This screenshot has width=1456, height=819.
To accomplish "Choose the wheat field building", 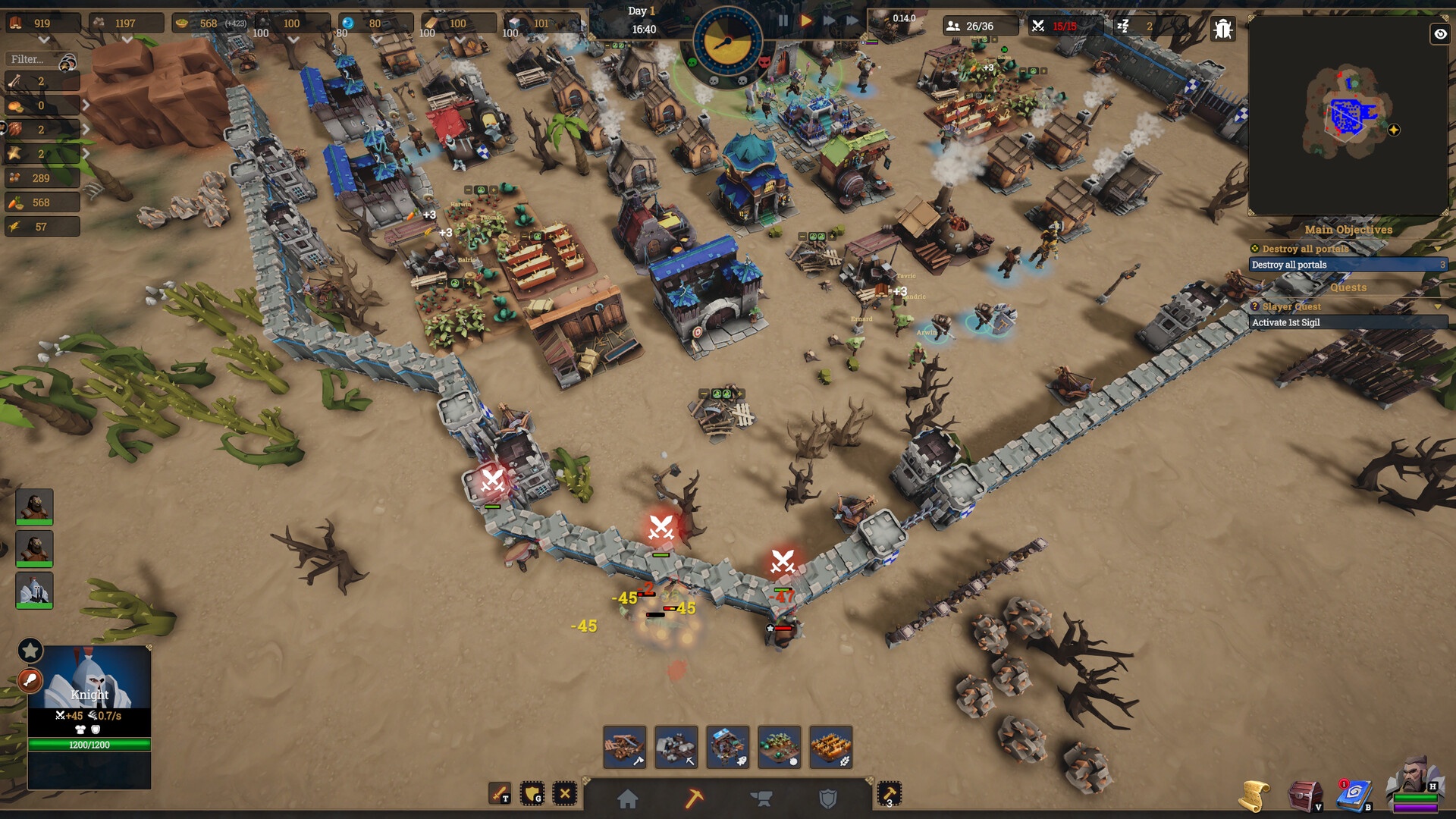I will (x=831, y=747).
